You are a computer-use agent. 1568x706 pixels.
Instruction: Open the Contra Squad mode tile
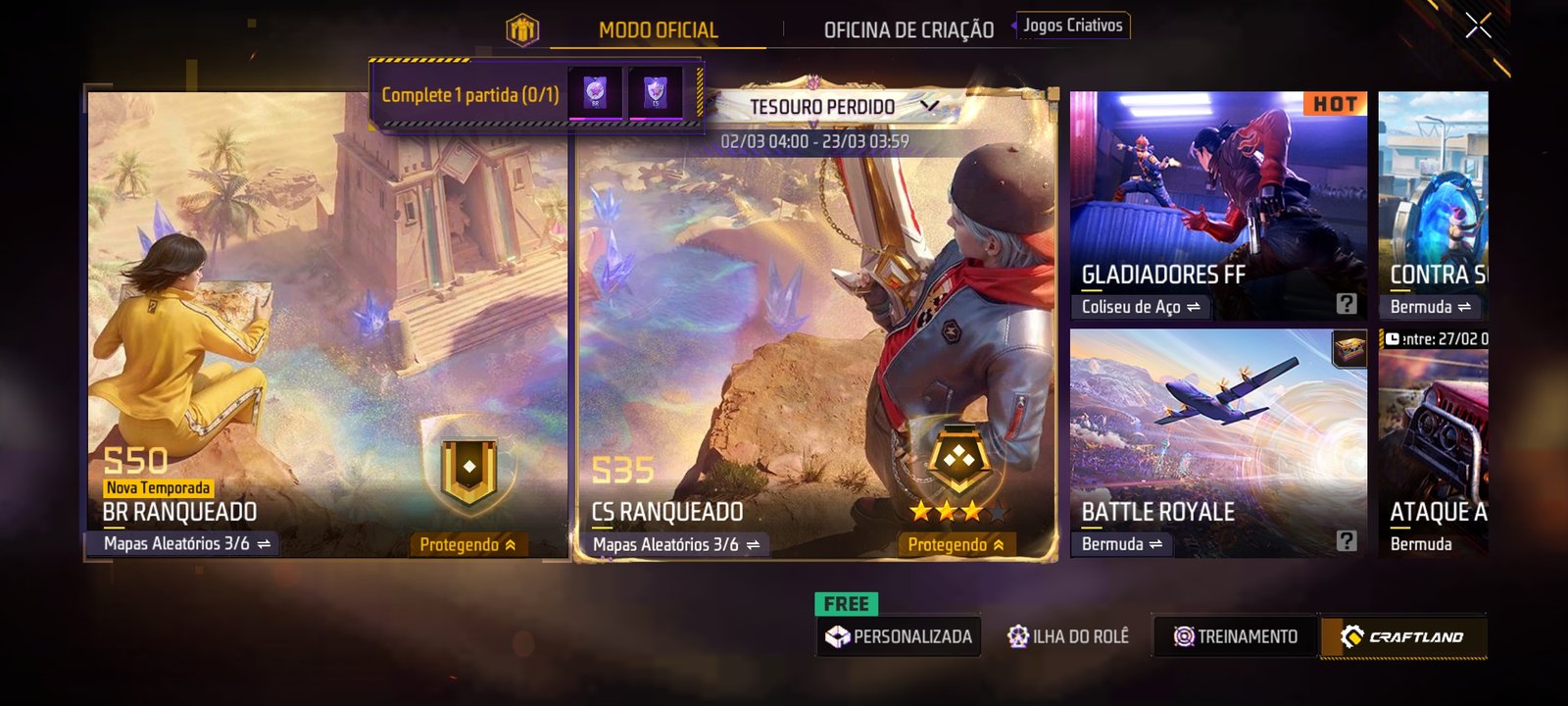(x=1433, y=196)
